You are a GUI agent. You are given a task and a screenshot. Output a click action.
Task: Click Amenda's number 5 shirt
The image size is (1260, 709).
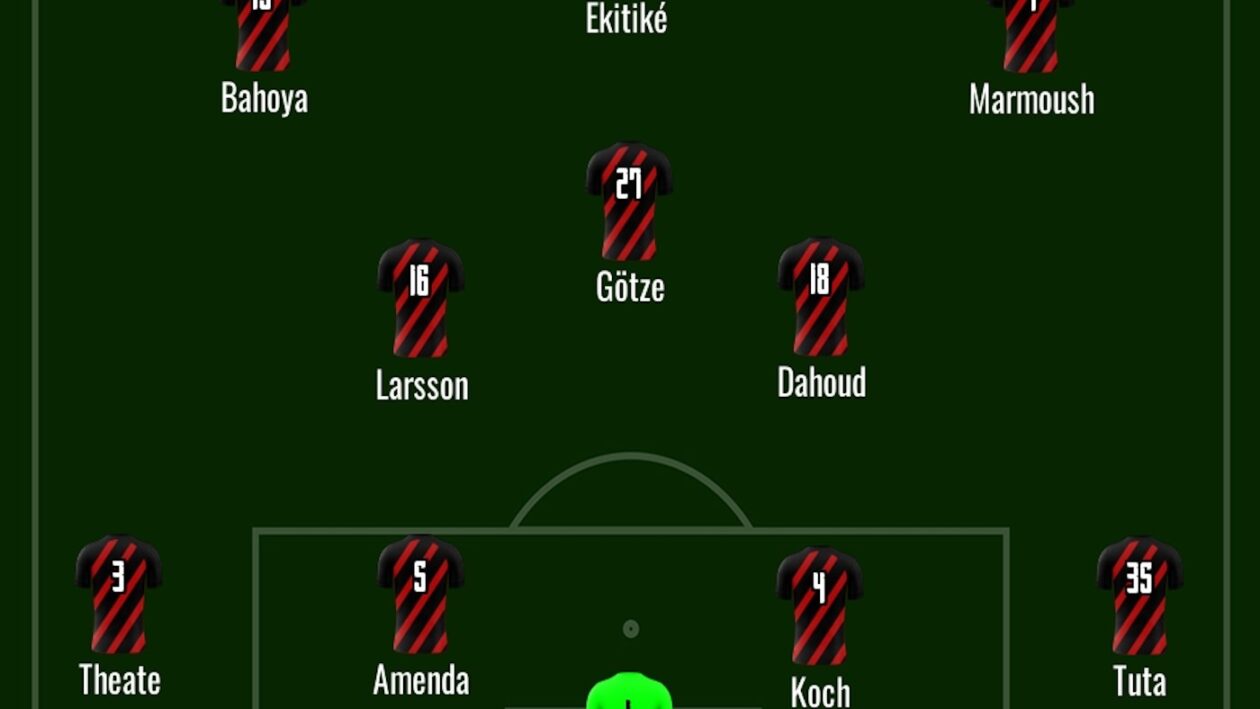coord(420,594)
